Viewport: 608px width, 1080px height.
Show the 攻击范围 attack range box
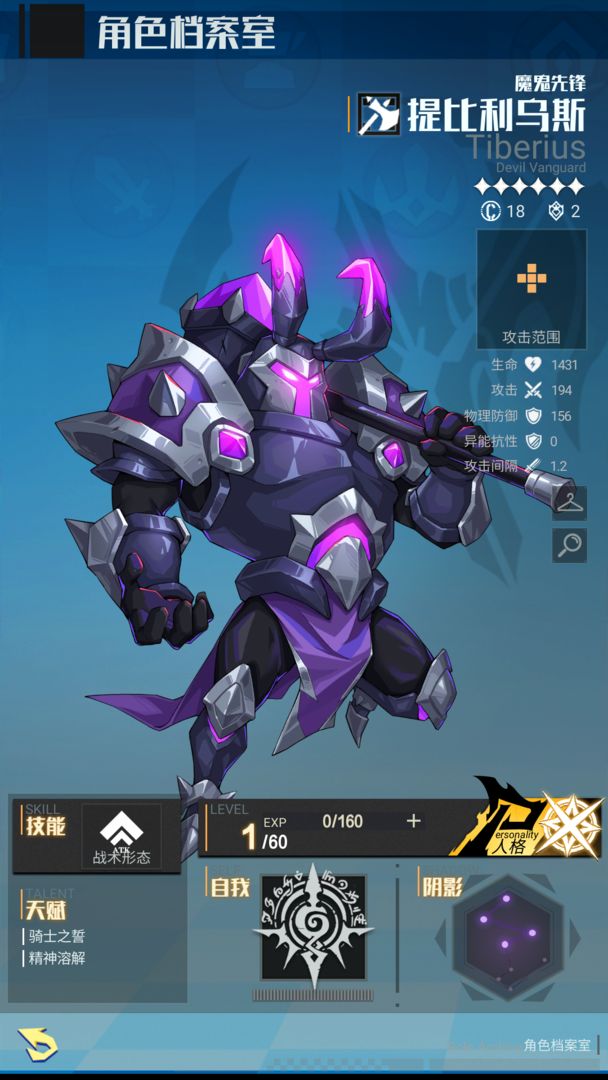point(531,289)
